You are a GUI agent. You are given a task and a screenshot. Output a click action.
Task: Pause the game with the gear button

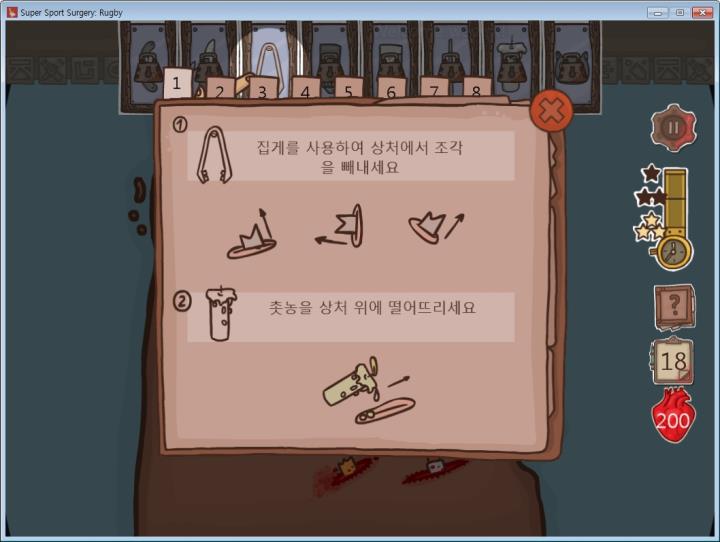pyautogui.click(x=672, y=127)
